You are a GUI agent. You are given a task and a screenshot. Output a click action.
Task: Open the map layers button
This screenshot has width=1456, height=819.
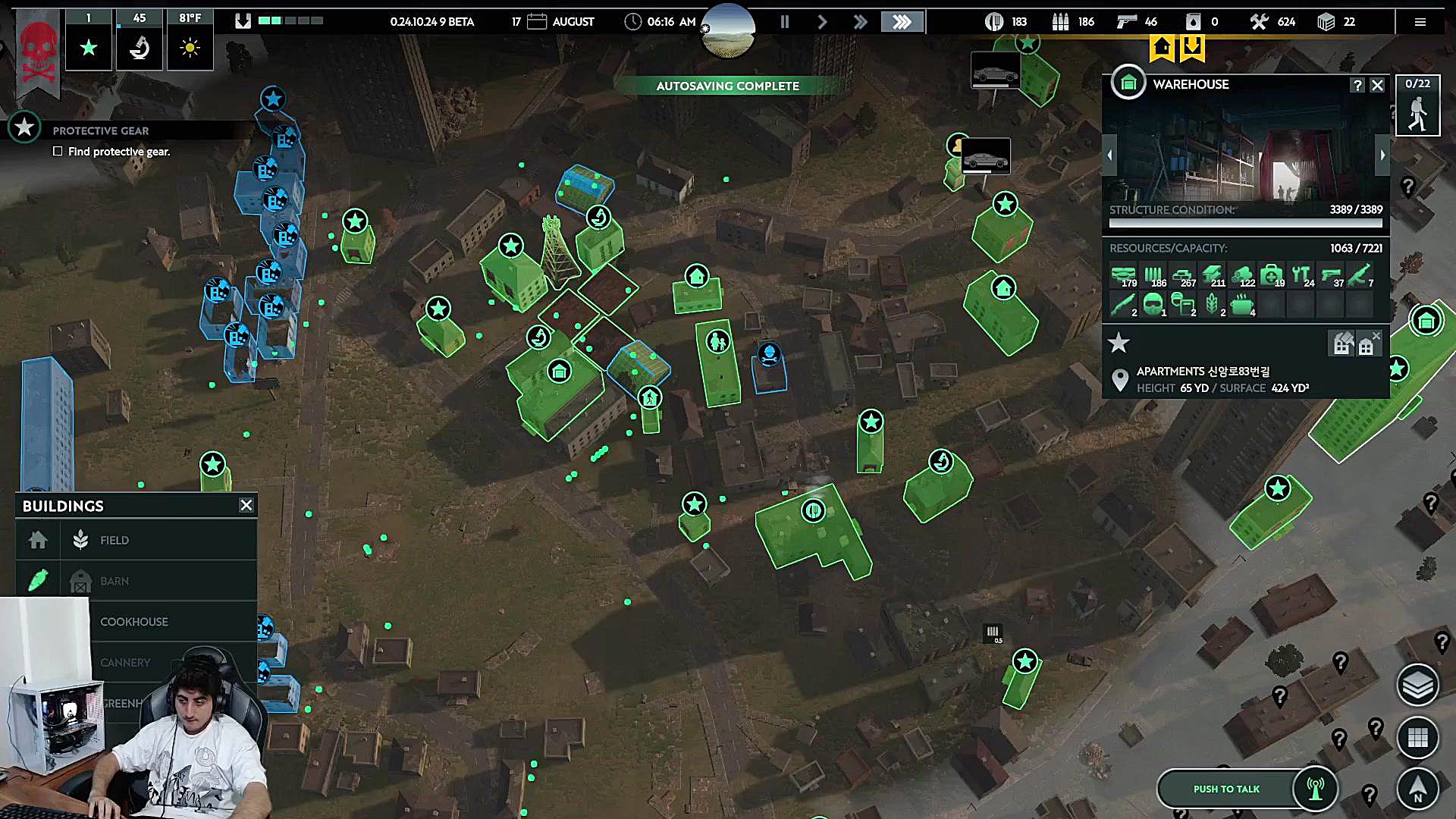(1417, 686)
